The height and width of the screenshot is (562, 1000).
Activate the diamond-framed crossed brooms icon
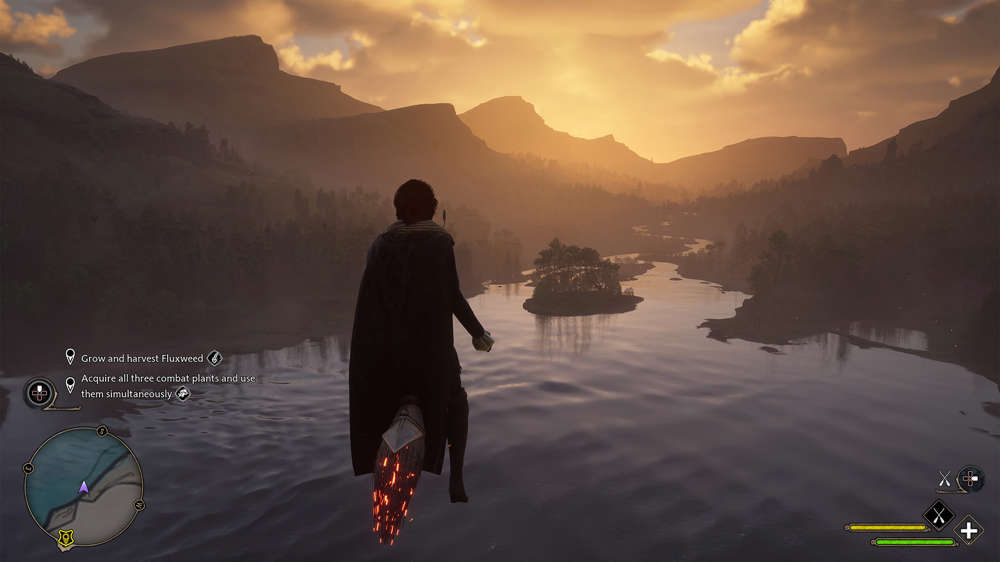pyautogui.click(x=939, y=515)
